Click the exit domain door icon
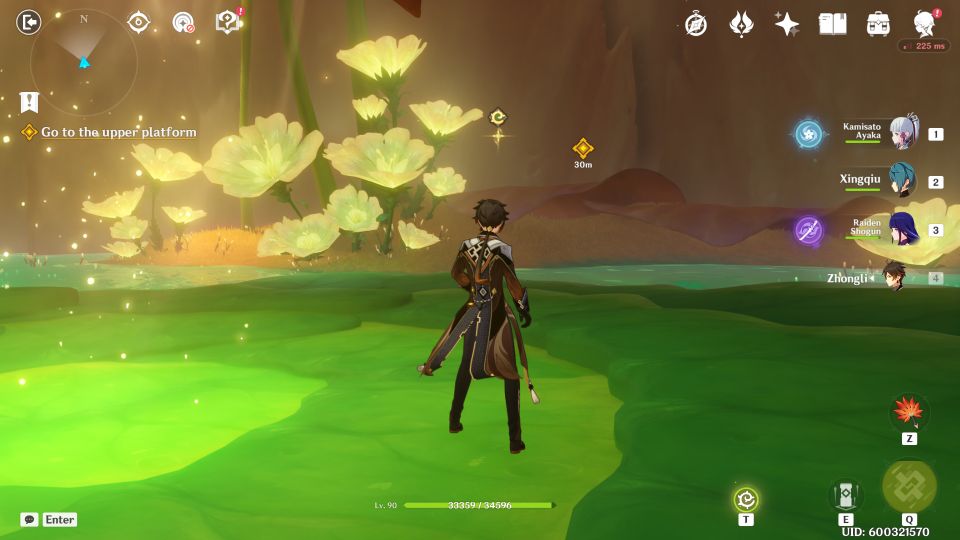 [x=29, y=22]
